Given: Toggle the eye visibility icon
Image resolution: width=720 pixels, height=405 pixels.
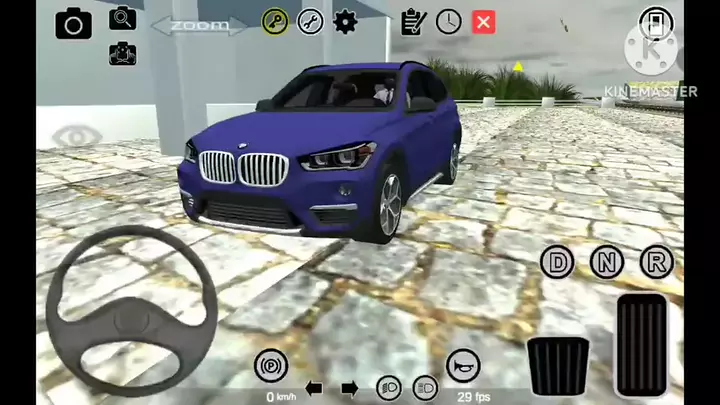Looking at the screenshot, I should click(73, 136).
